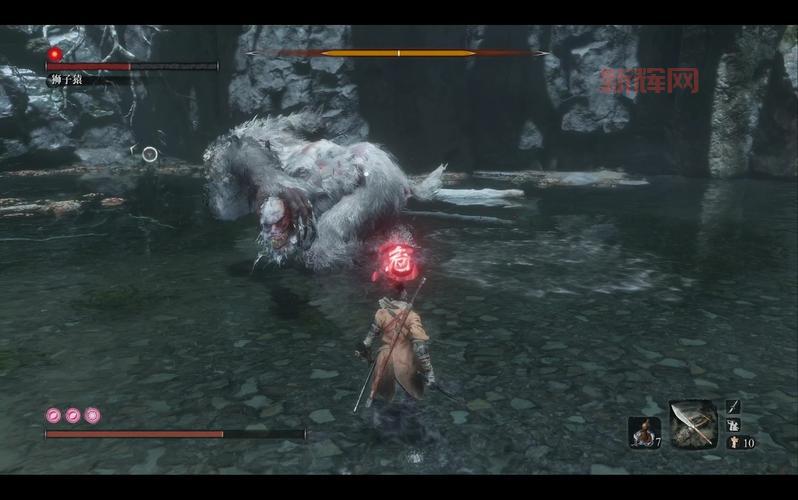This screenshot has width=798, height=500.
Task: Switch to the small spear tool icon
Action: (733, 406)
